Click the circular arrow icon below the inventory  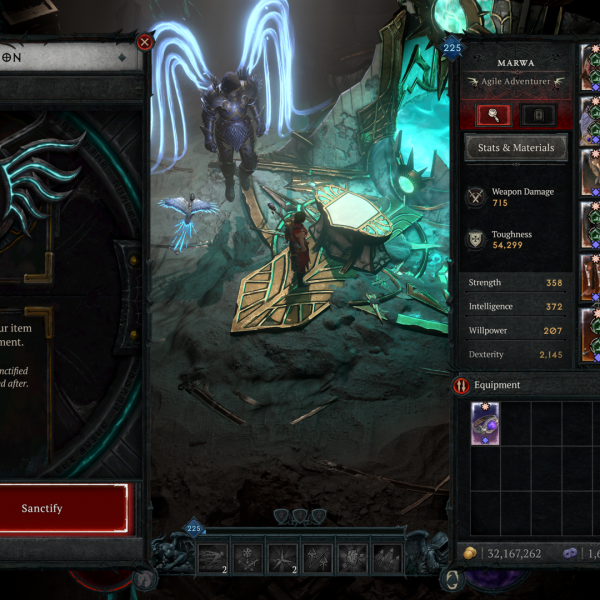tap(454, 582)
